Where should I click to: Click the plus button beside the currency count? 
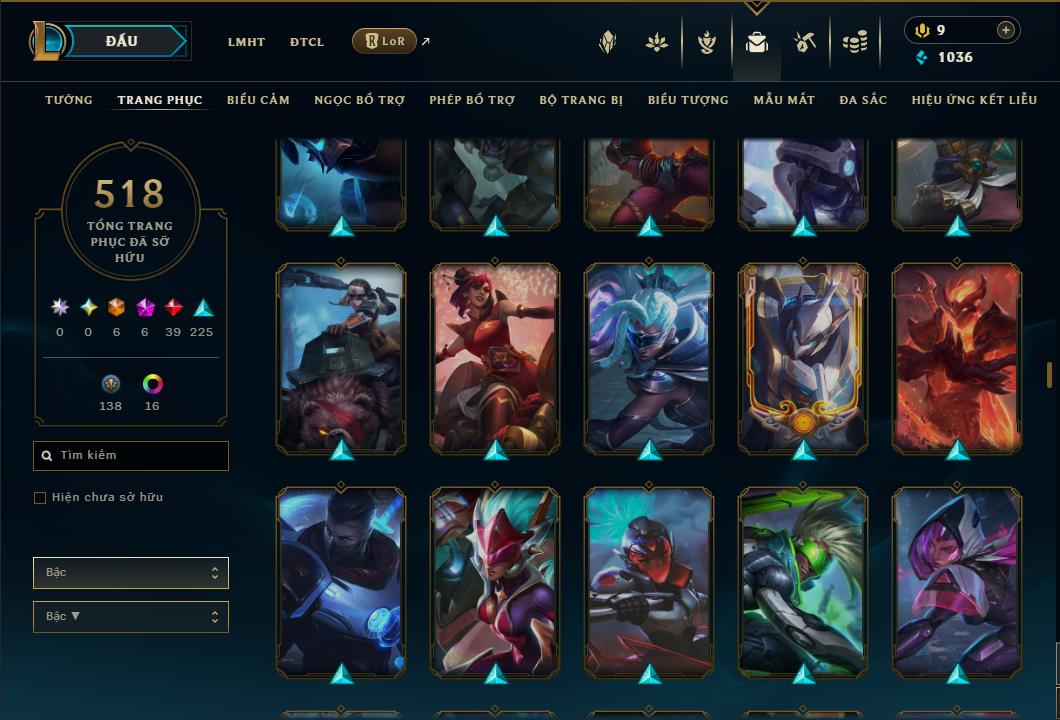(x=1006, y=30)
